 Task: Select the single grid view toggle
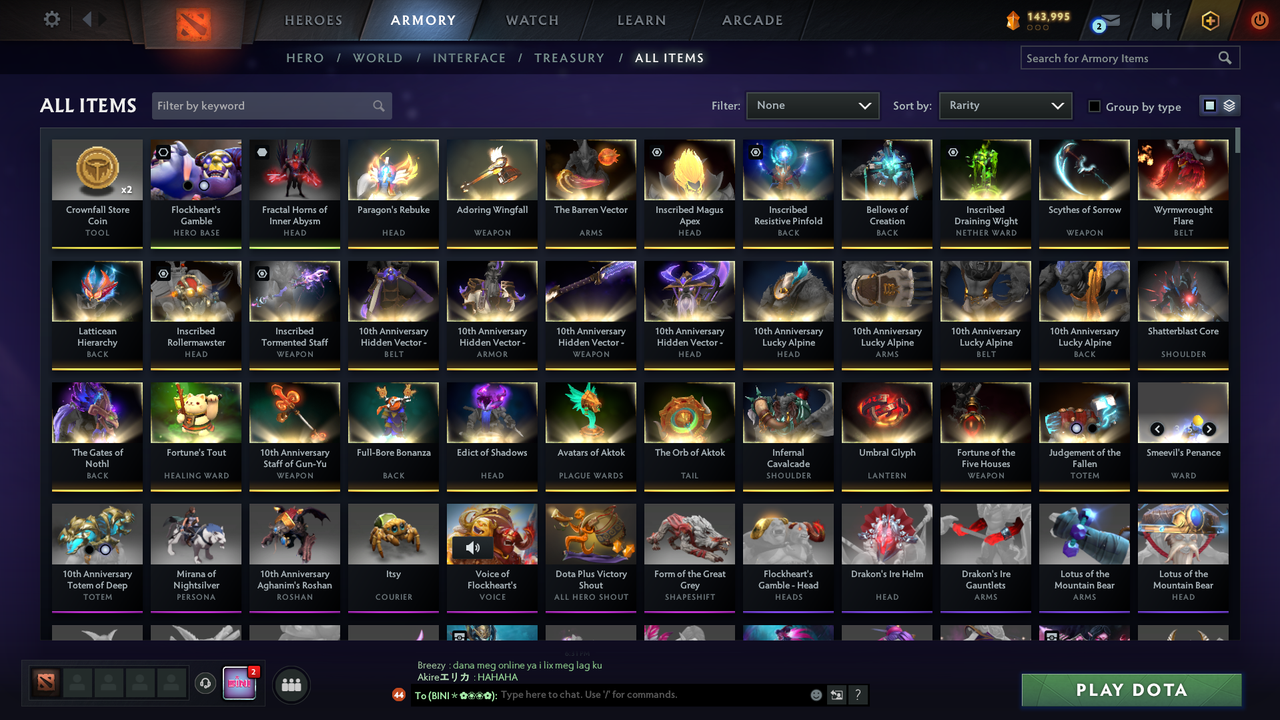tap(1211, 105)
